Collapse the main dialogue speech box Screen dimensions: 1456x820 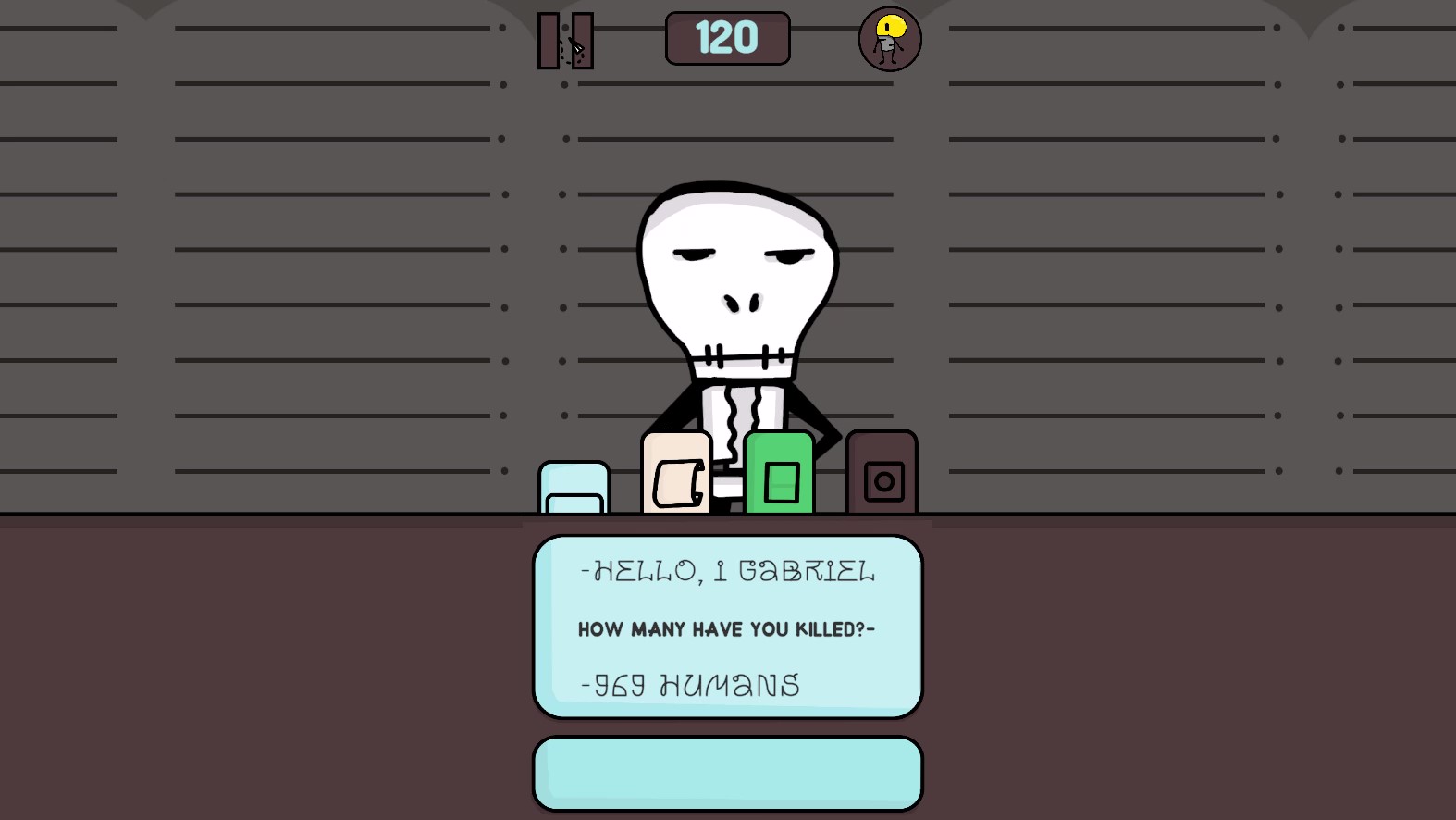[x=727, y=626]
